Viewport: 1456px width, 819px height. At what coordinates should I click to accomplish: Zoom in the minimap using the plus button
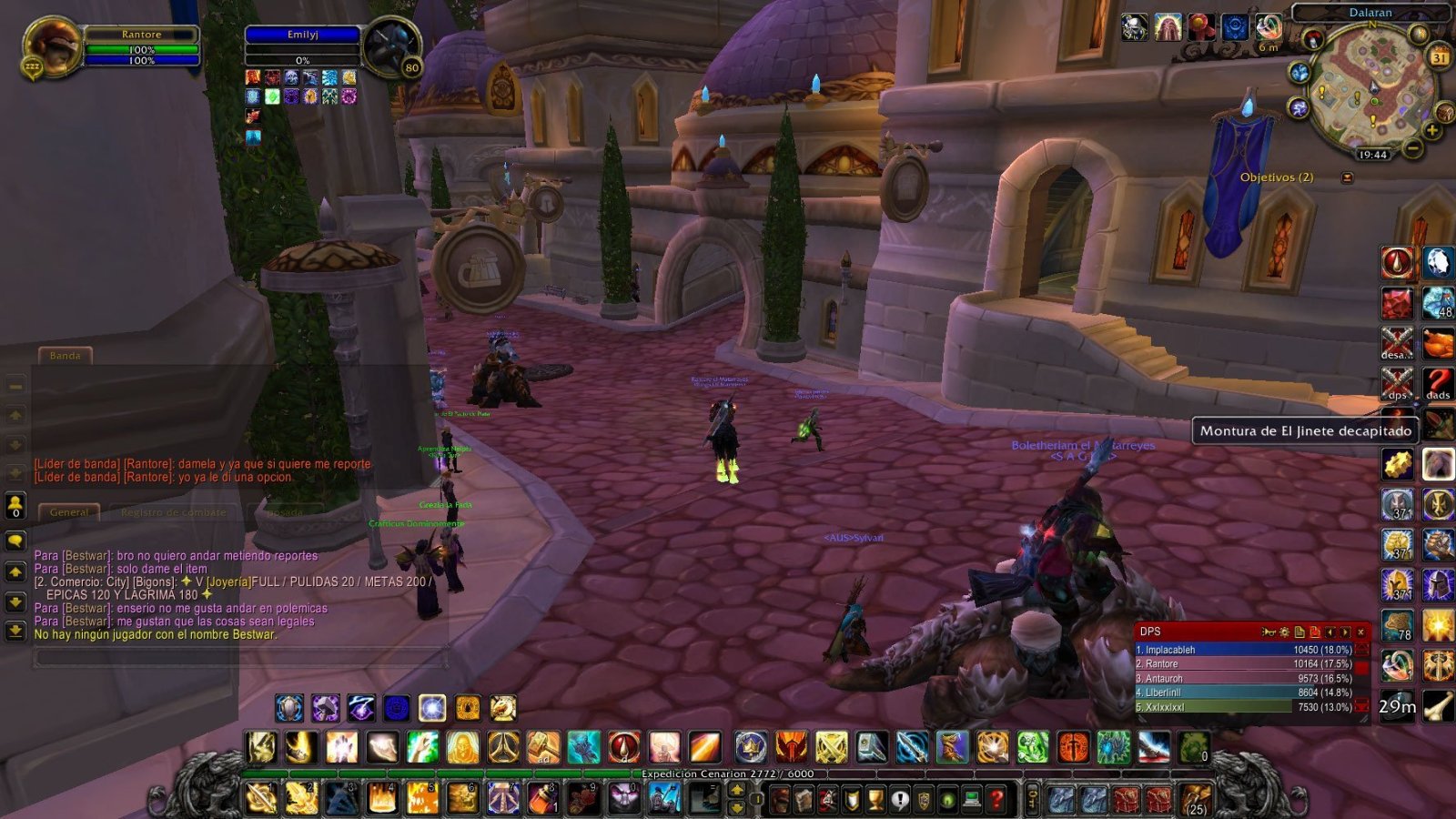(1432, 129)
